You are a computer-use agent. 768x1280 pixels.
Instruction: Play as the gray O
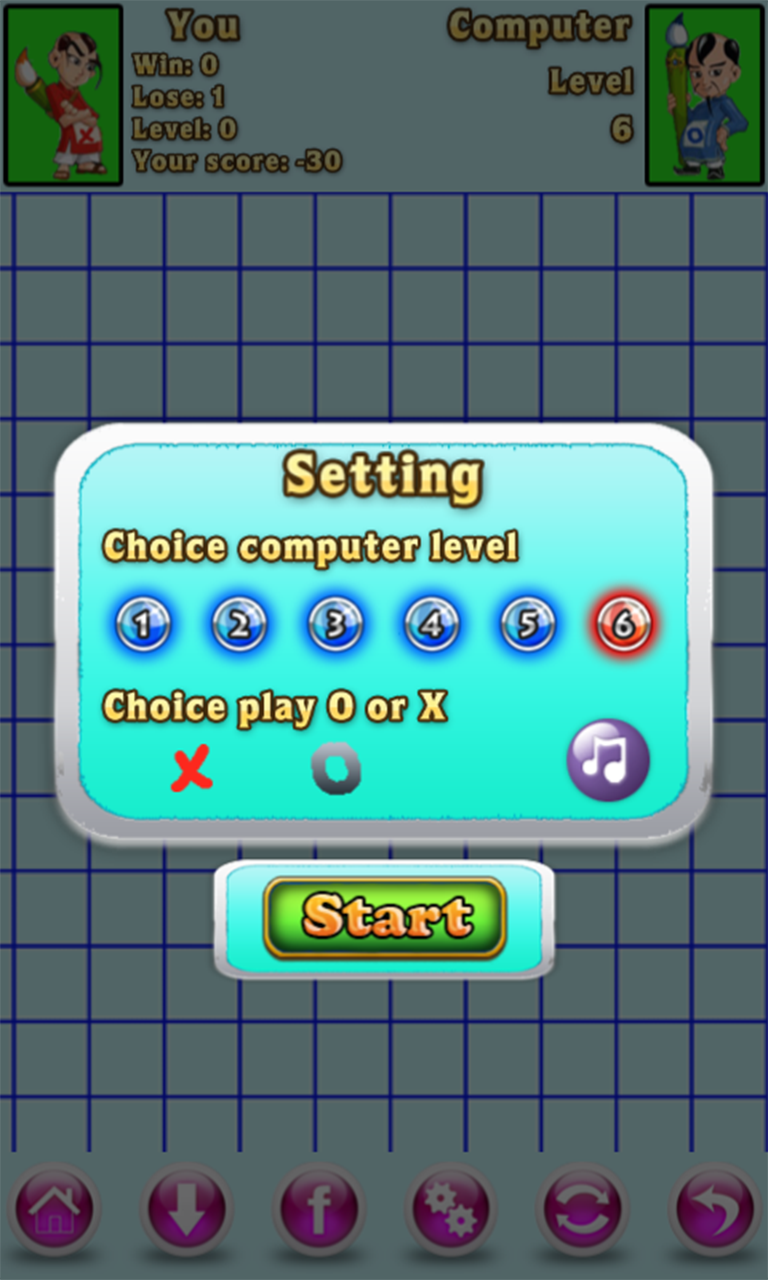point(336,771)
